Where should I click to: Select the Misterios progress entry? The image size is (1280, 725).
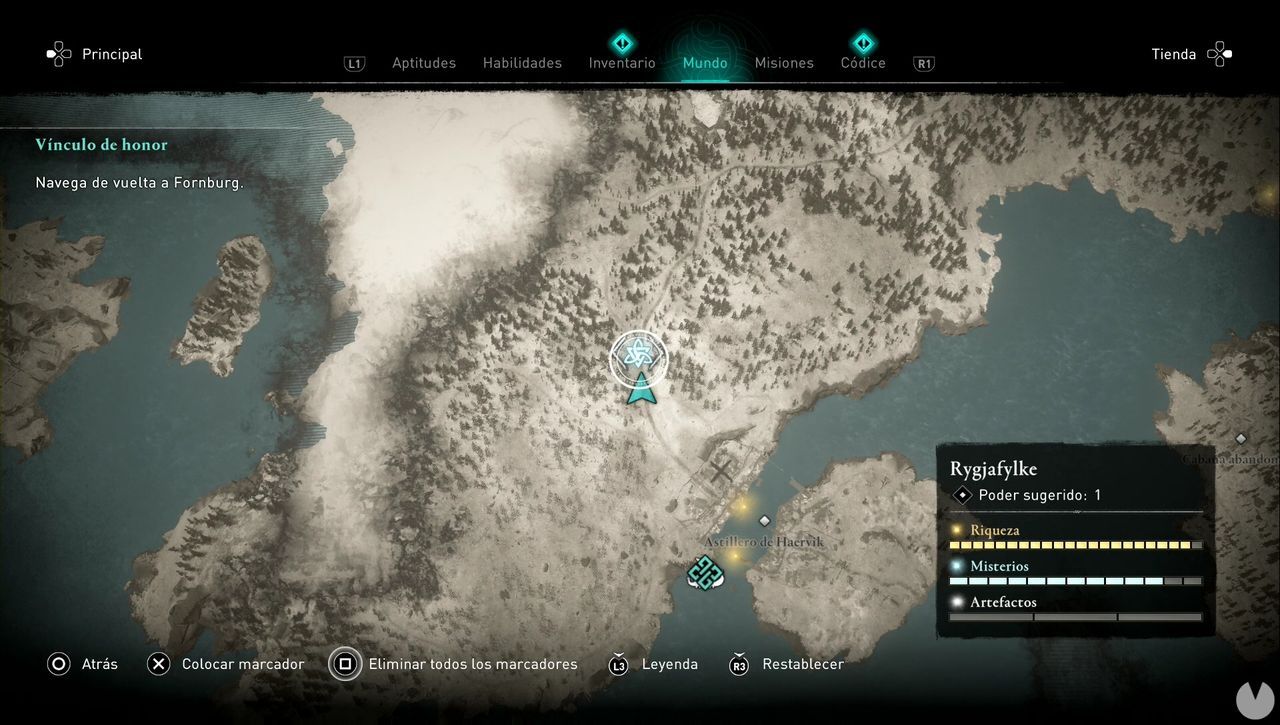coord(1075,573)
